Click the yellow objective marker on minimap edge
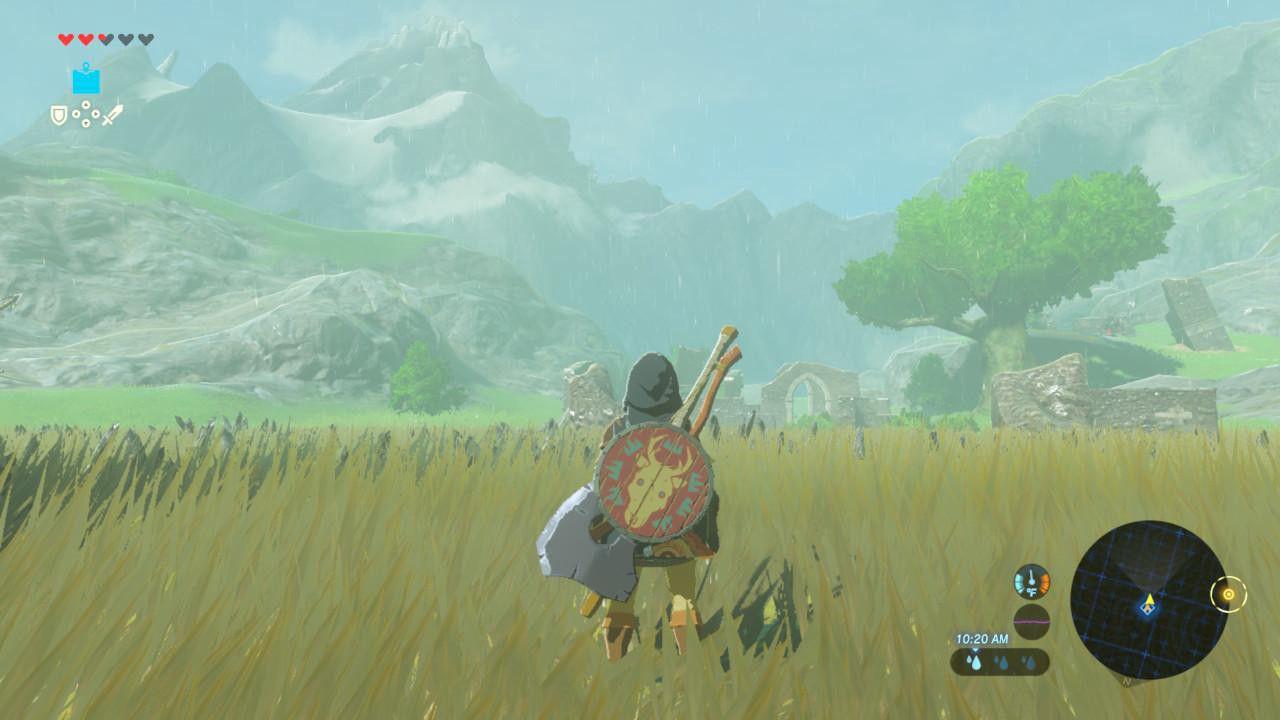Image resolution: width=1280 pixels, height=720 pixels. pyautogui.click(x=1228, y=595)
